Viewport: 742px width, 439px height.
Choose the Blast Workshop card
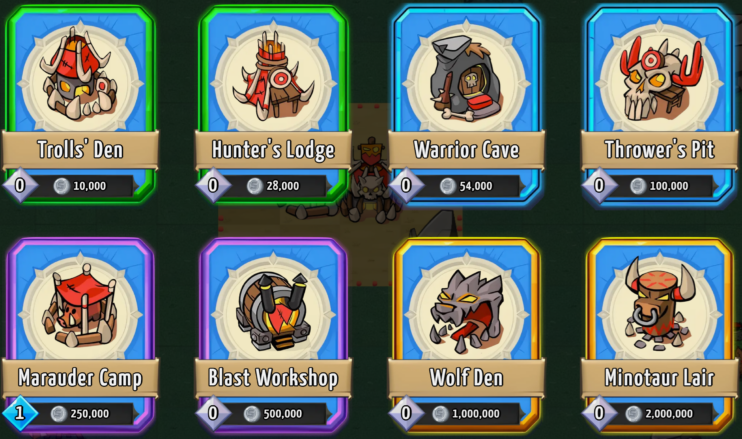273,330
